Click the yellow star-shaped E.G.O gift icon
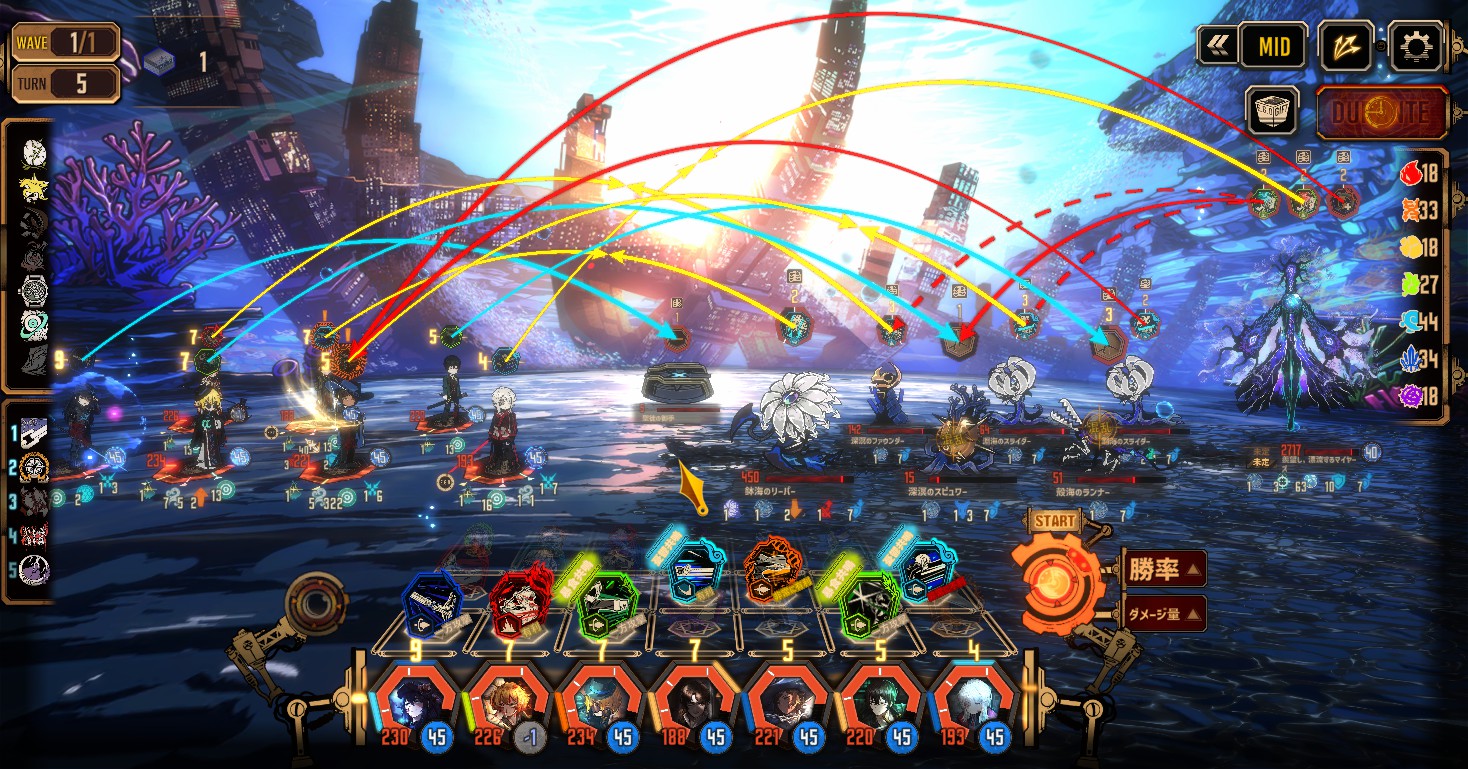 coord(34,187)
